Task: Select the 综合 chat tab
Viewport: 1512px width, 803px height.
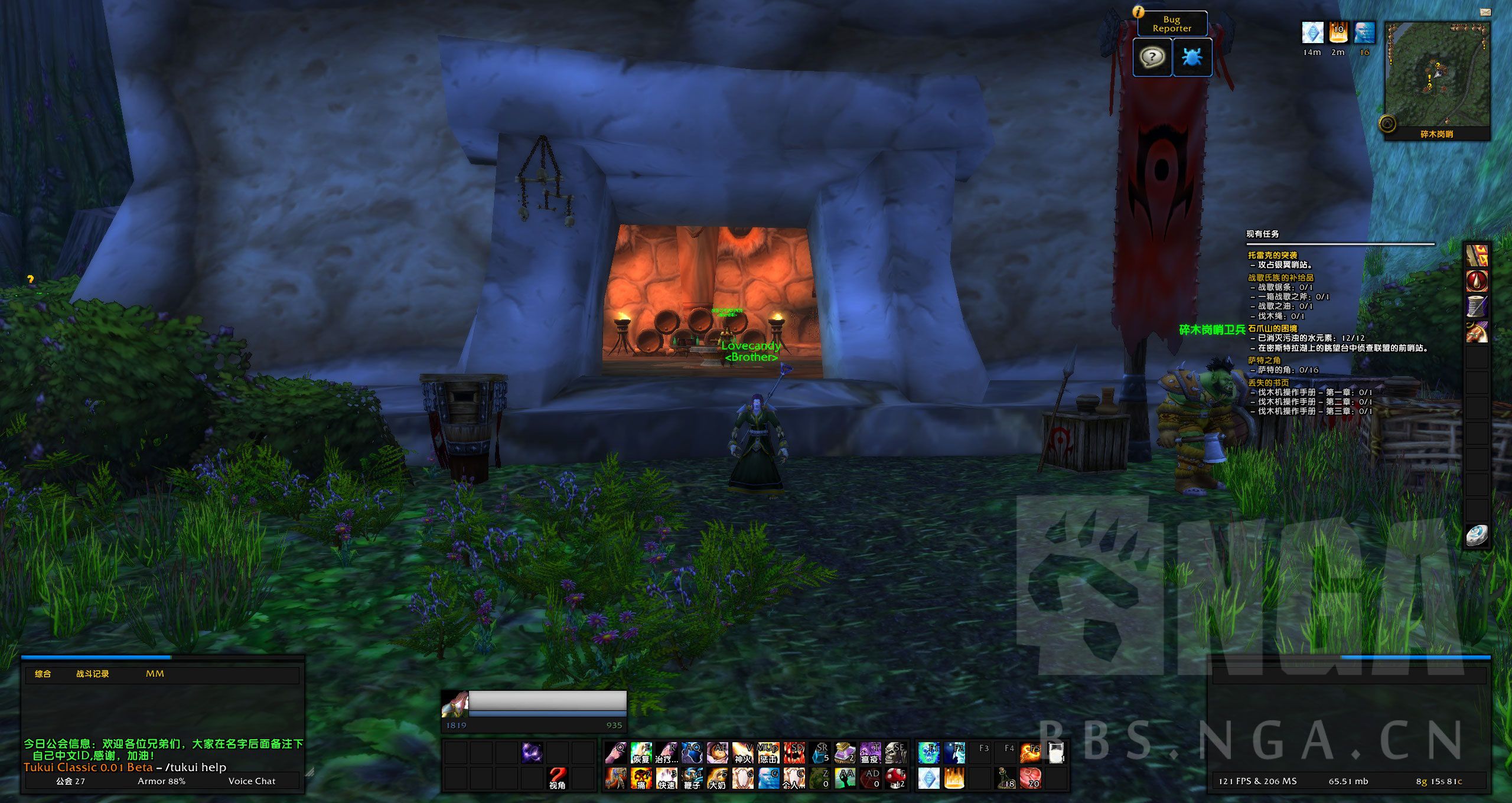Action: (x=43, y=674)
